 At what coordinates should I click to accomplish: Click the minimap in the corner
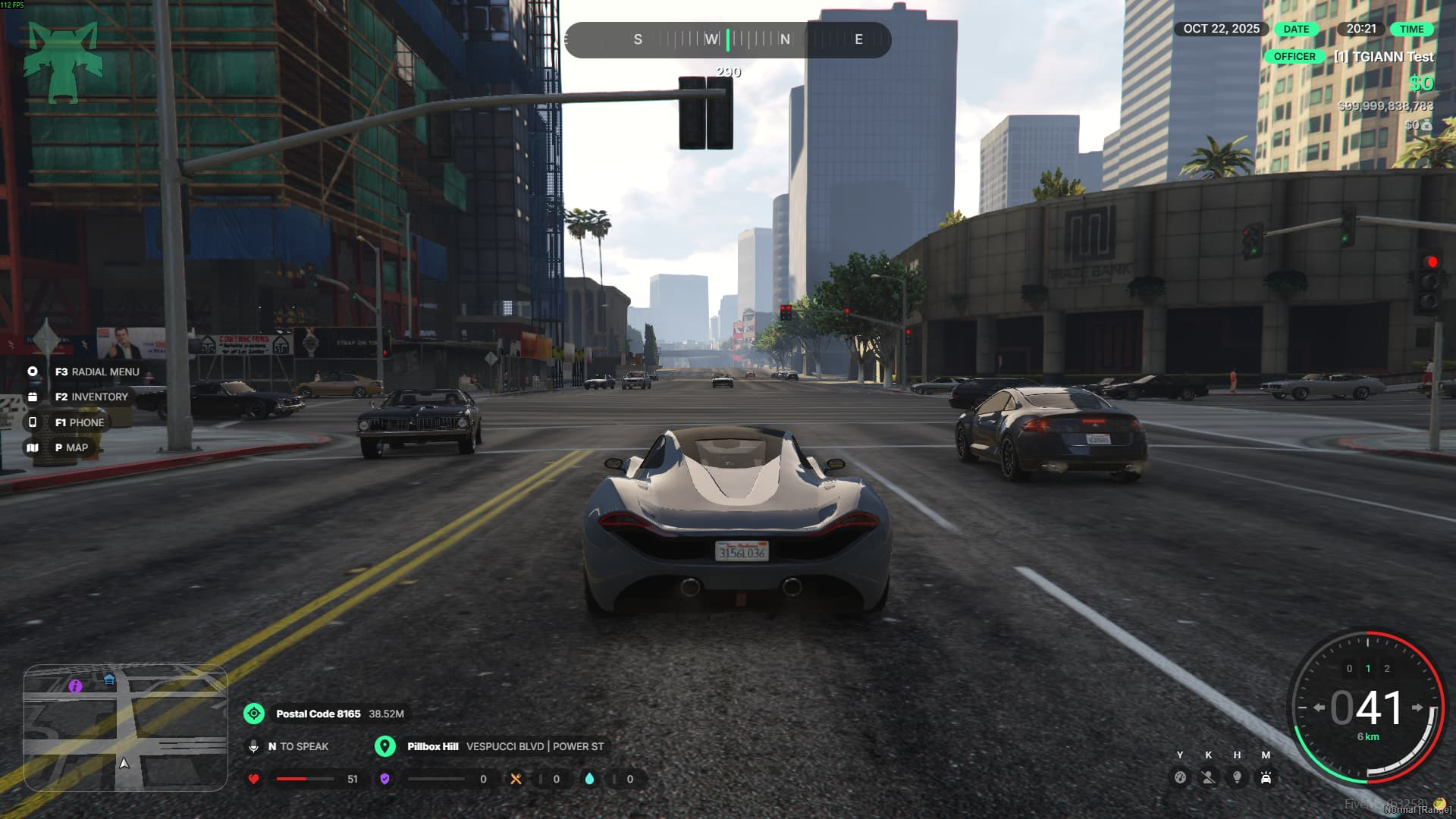click(x=125, y=728)
